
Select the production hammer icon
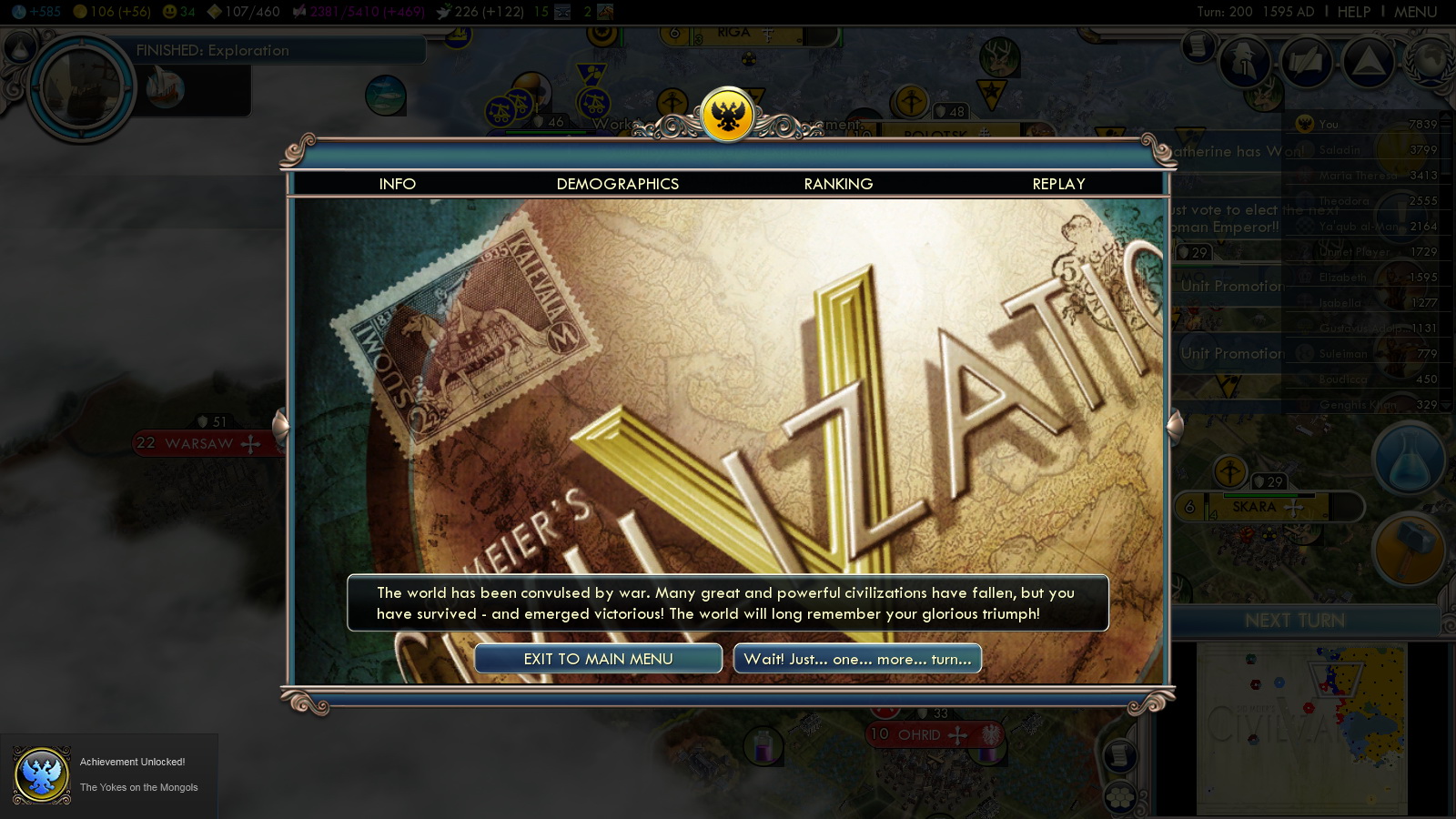tap(1409, 548)
